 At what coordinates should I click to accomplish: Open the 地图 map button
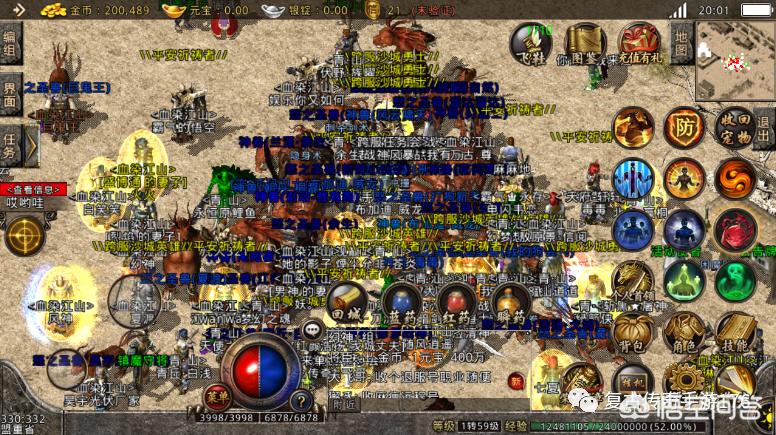(x=681, y=43)
